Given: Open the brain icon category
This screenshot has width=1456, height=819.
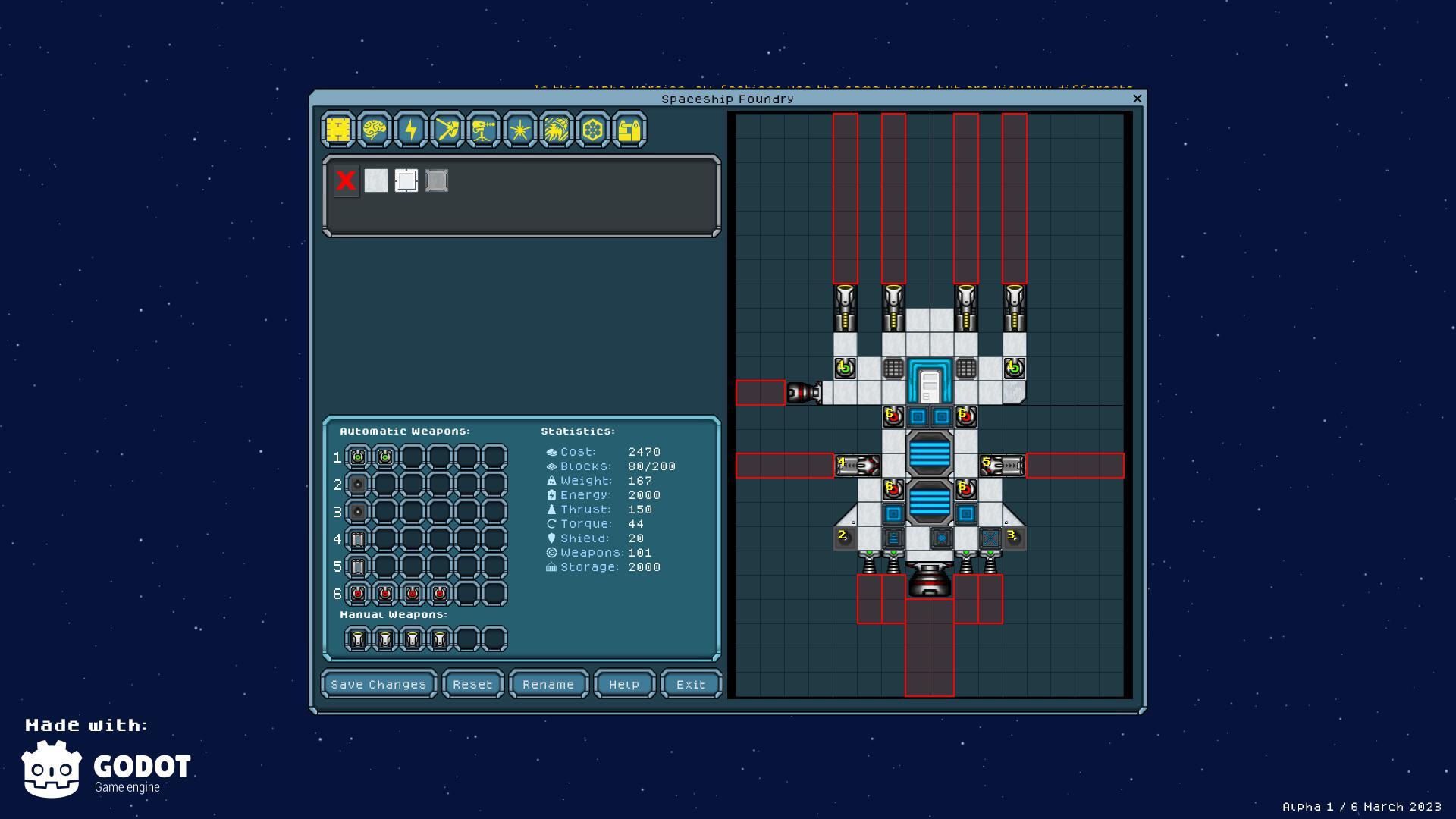Looking at the screenshot, I should 375,130.
